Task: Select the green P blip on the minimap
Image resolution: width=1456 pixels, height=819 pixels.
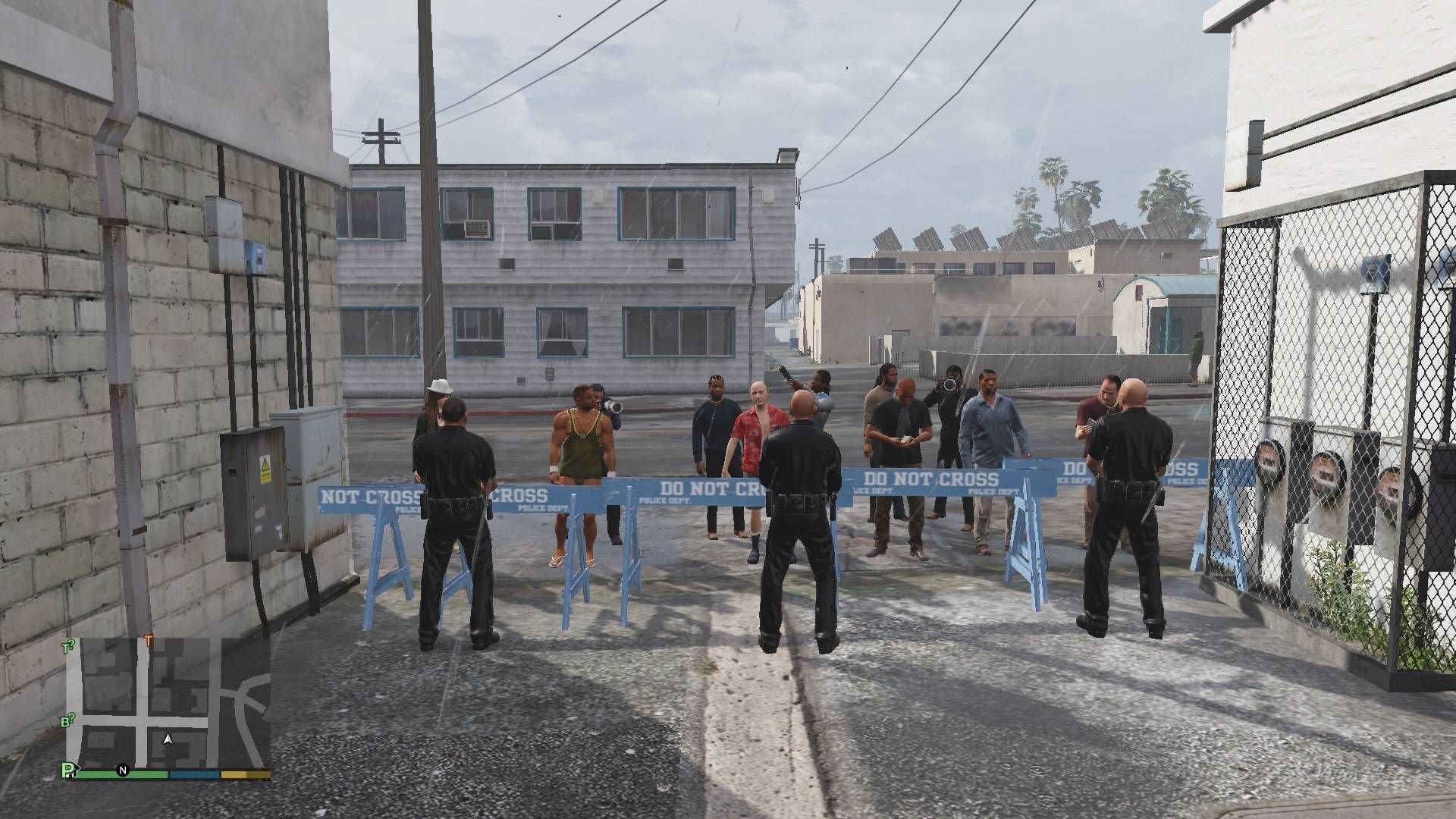Action: (x=69, y=771)
